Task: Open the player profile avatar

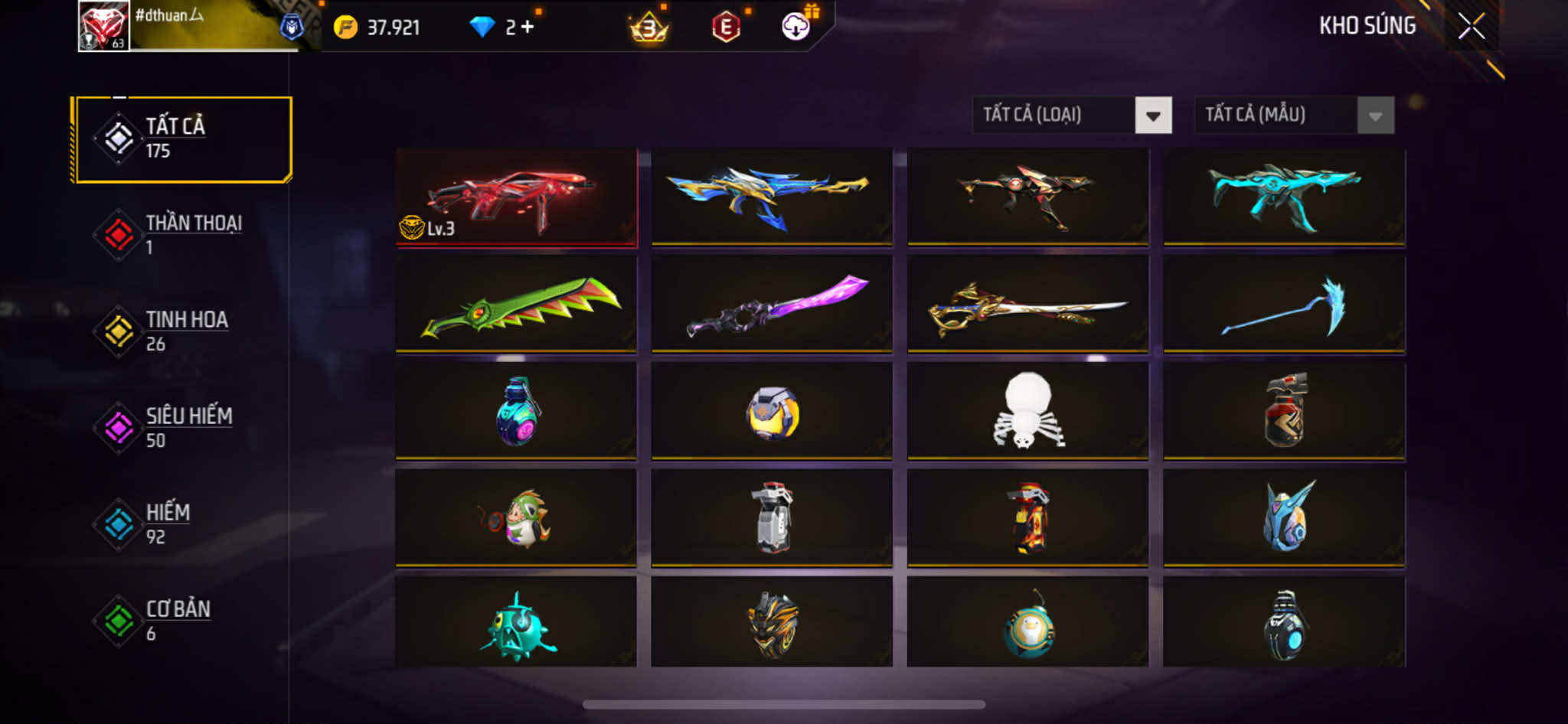Action: (x=103, y=26)
